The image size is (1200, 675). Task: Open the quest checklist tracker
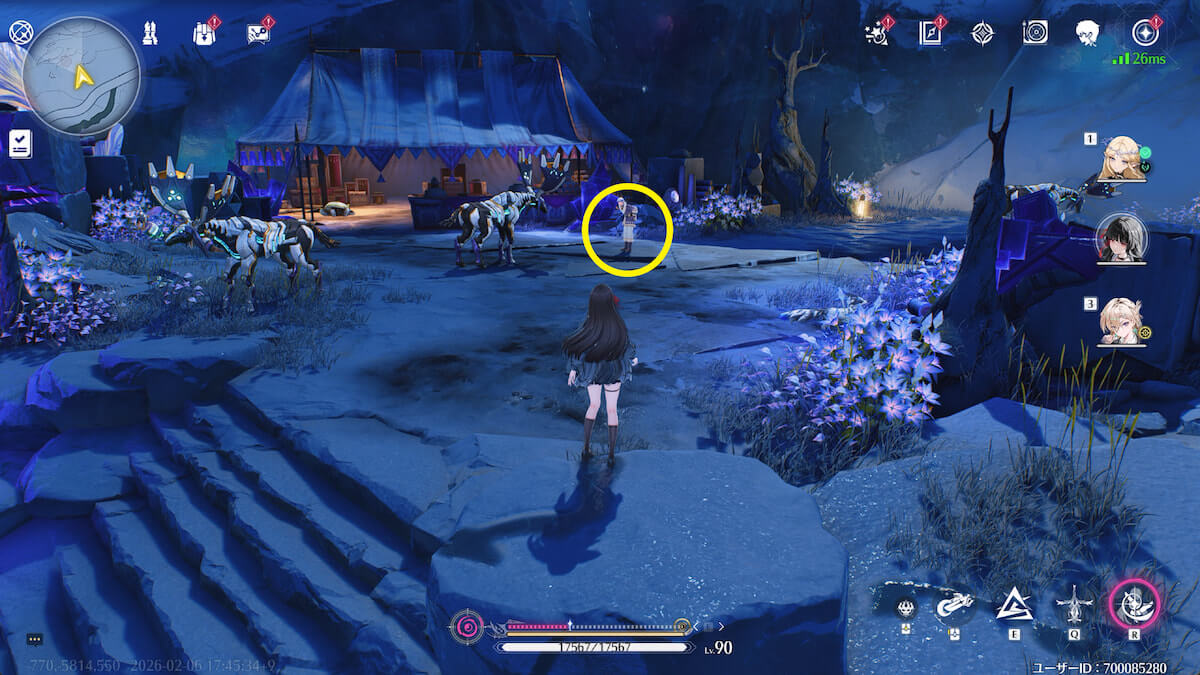pos(20,145)
